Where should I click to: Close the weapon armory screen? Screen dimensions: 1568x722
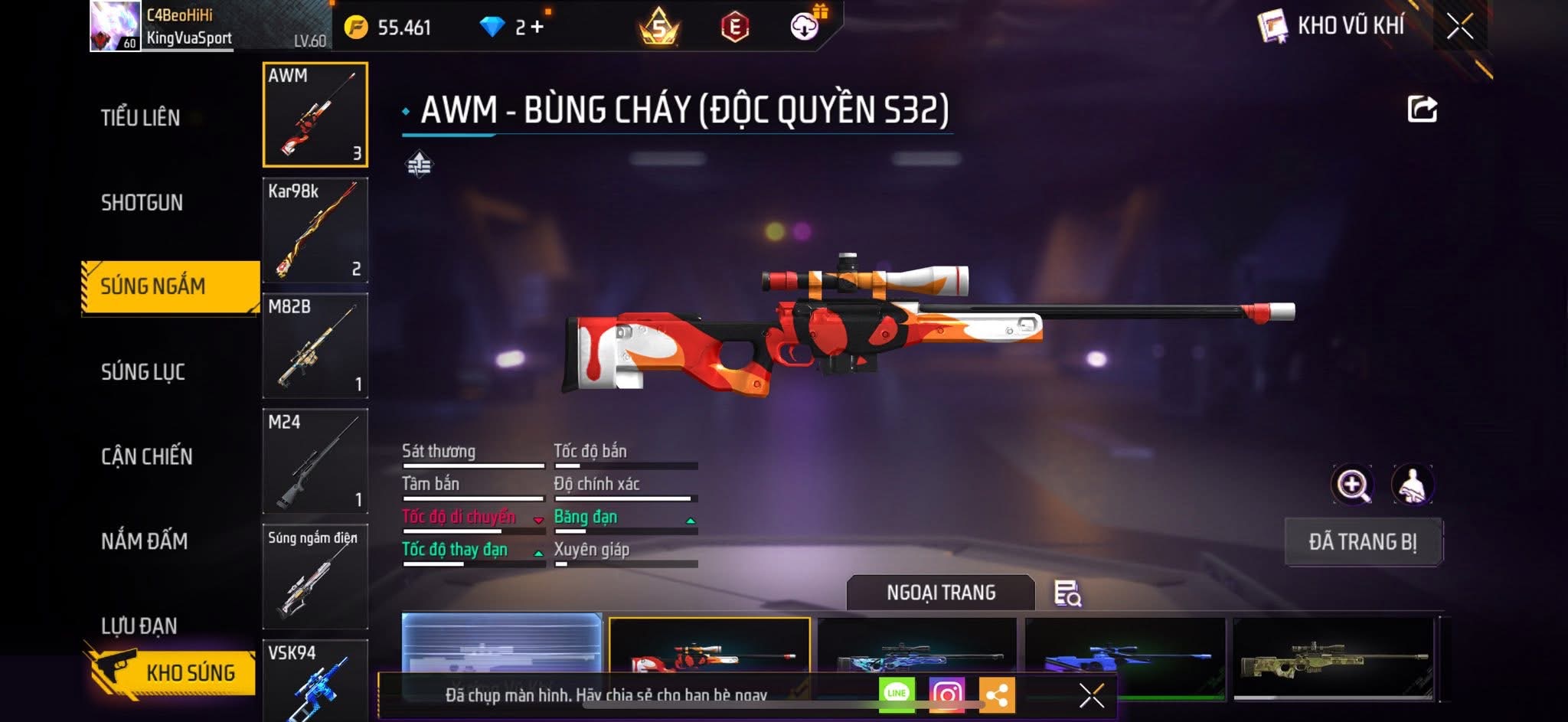(x=1459, y=26)
